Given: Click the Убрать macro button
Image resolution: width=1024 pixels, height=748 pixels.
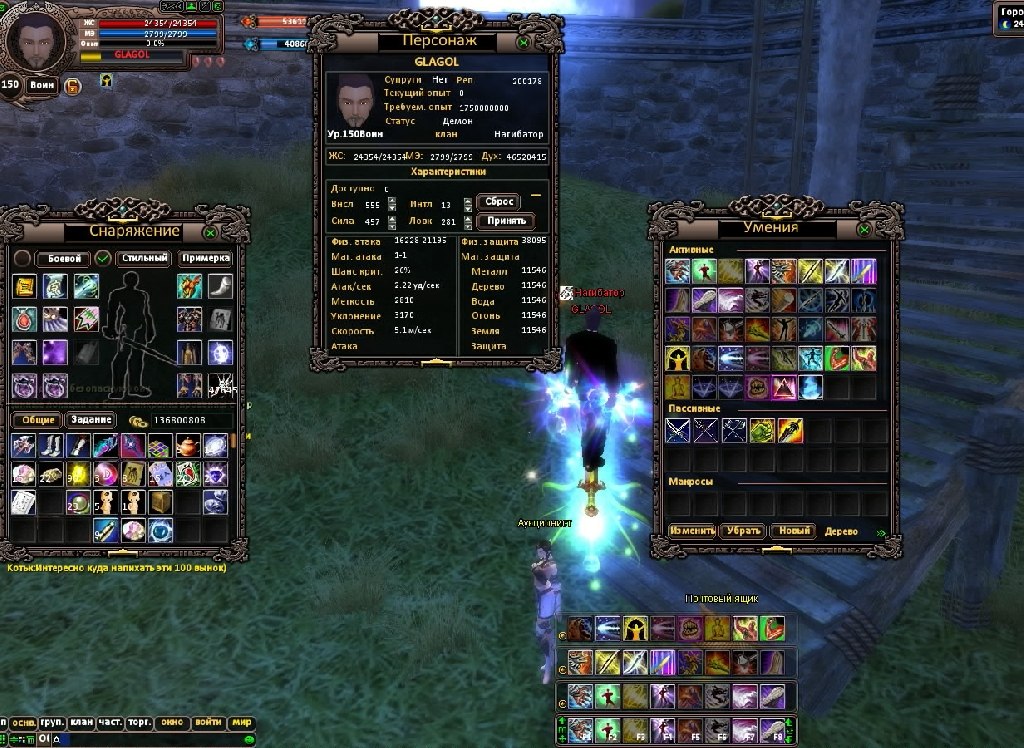Looking at the screenshot, I should [743, 531].
